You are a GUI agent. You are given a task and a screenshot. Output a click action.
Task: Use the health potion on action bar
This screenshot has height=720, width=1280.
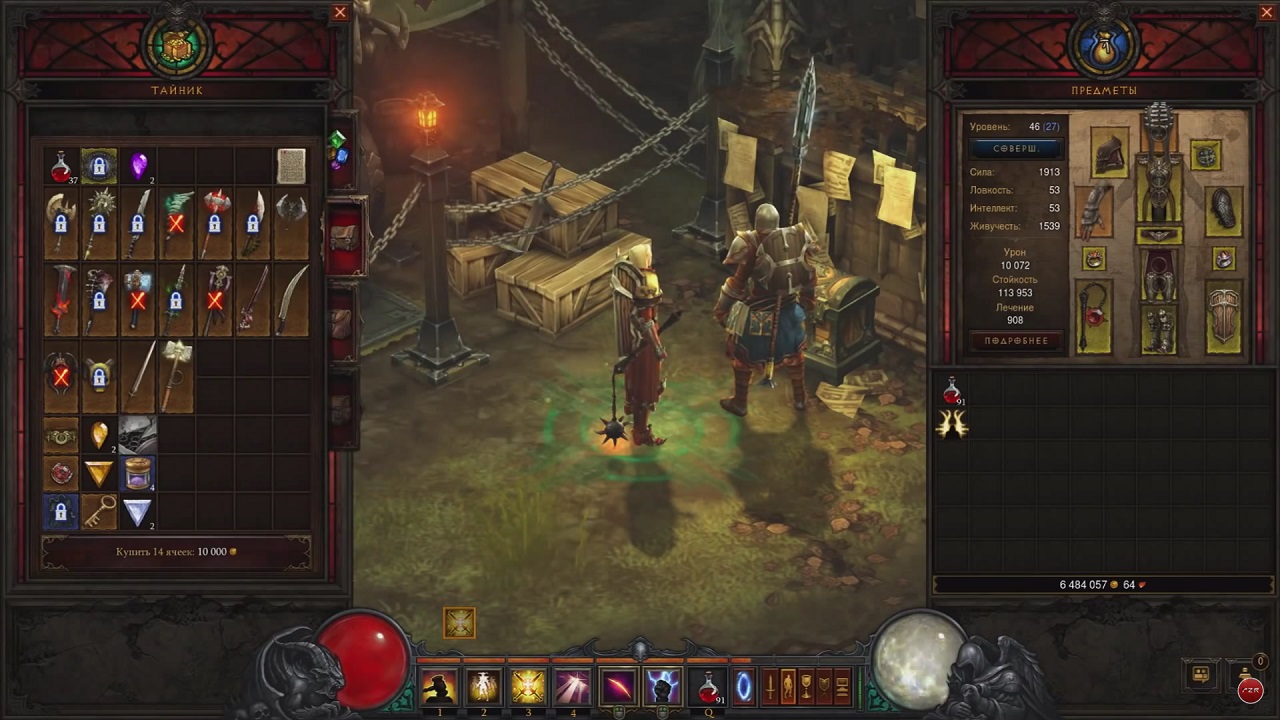coord(709,687)
